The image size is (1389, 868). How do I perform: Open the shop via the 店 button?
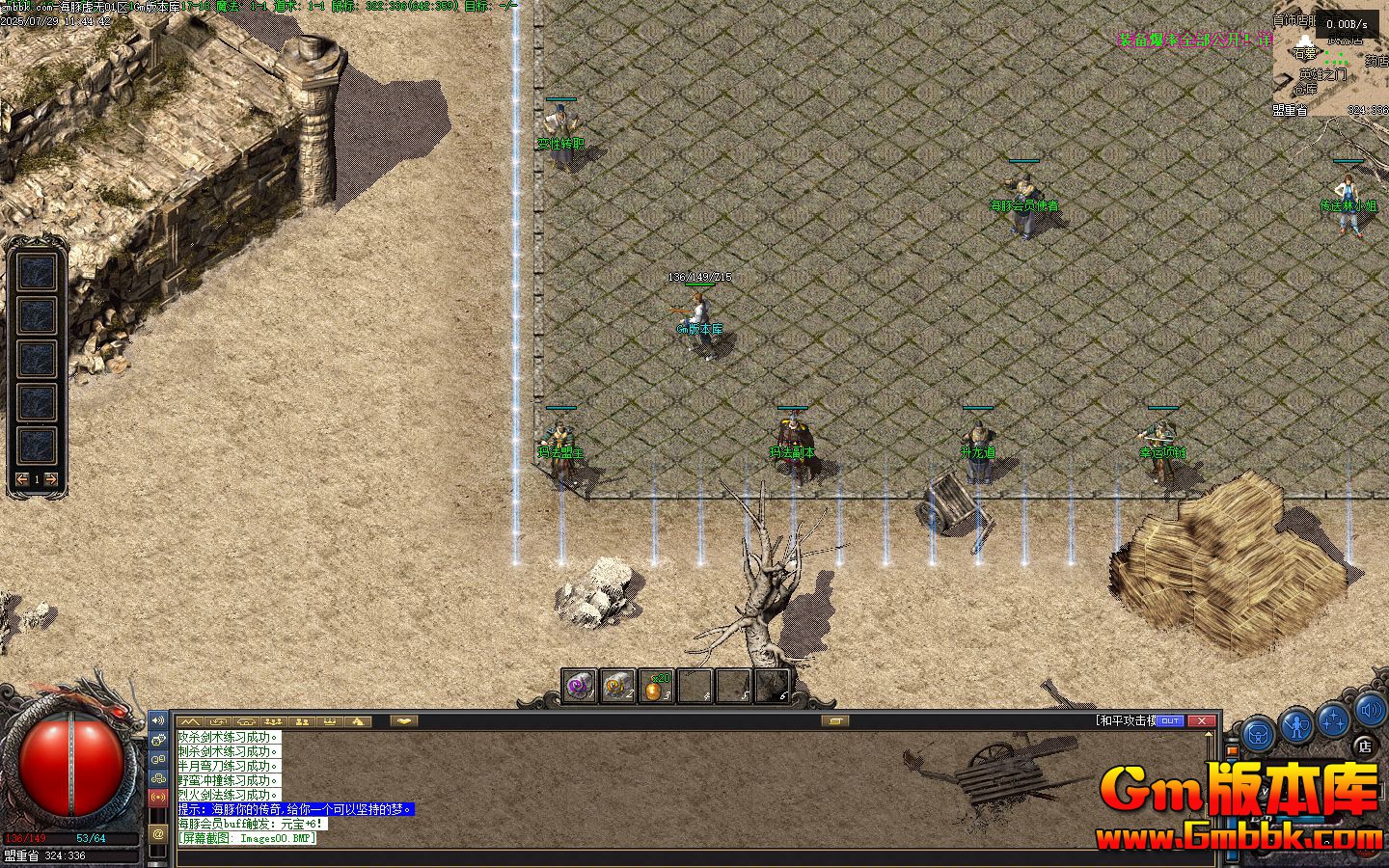pyautogui.click(x=1364, y=744)
